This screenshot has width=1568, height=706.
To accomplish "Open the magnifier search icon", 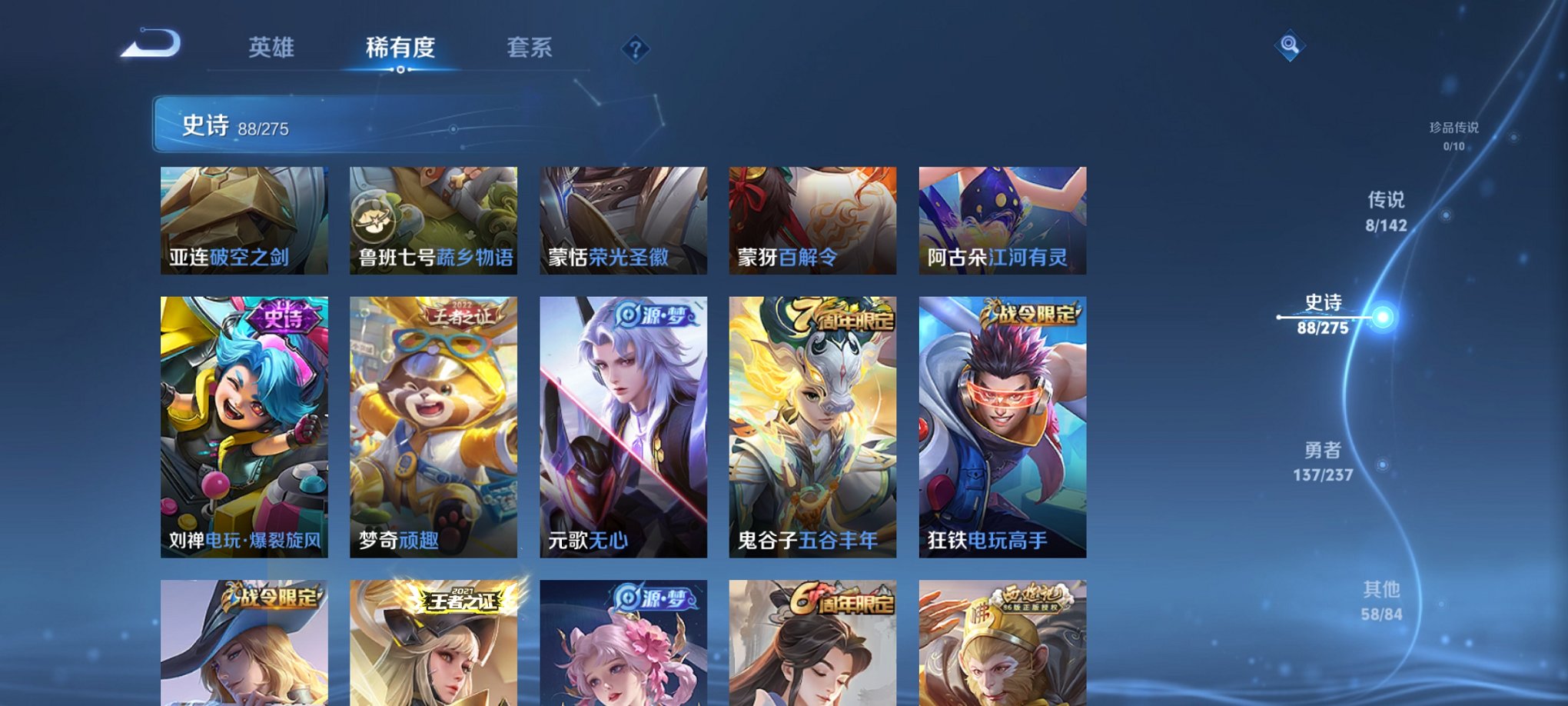I will click(1291, 46).
